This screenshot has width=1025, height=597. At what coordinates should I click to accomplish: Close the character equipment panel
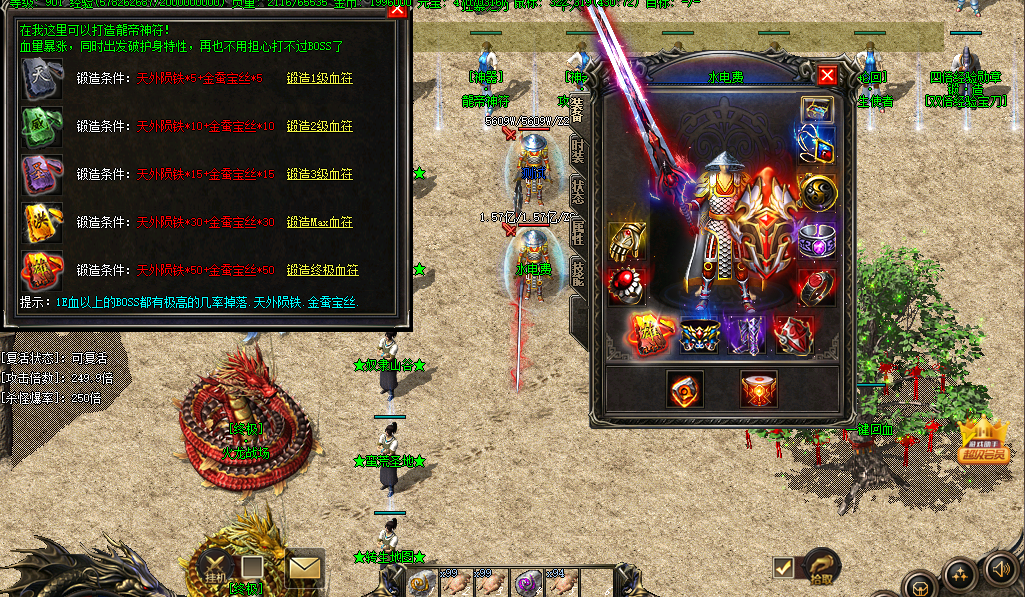click(827, 75)
